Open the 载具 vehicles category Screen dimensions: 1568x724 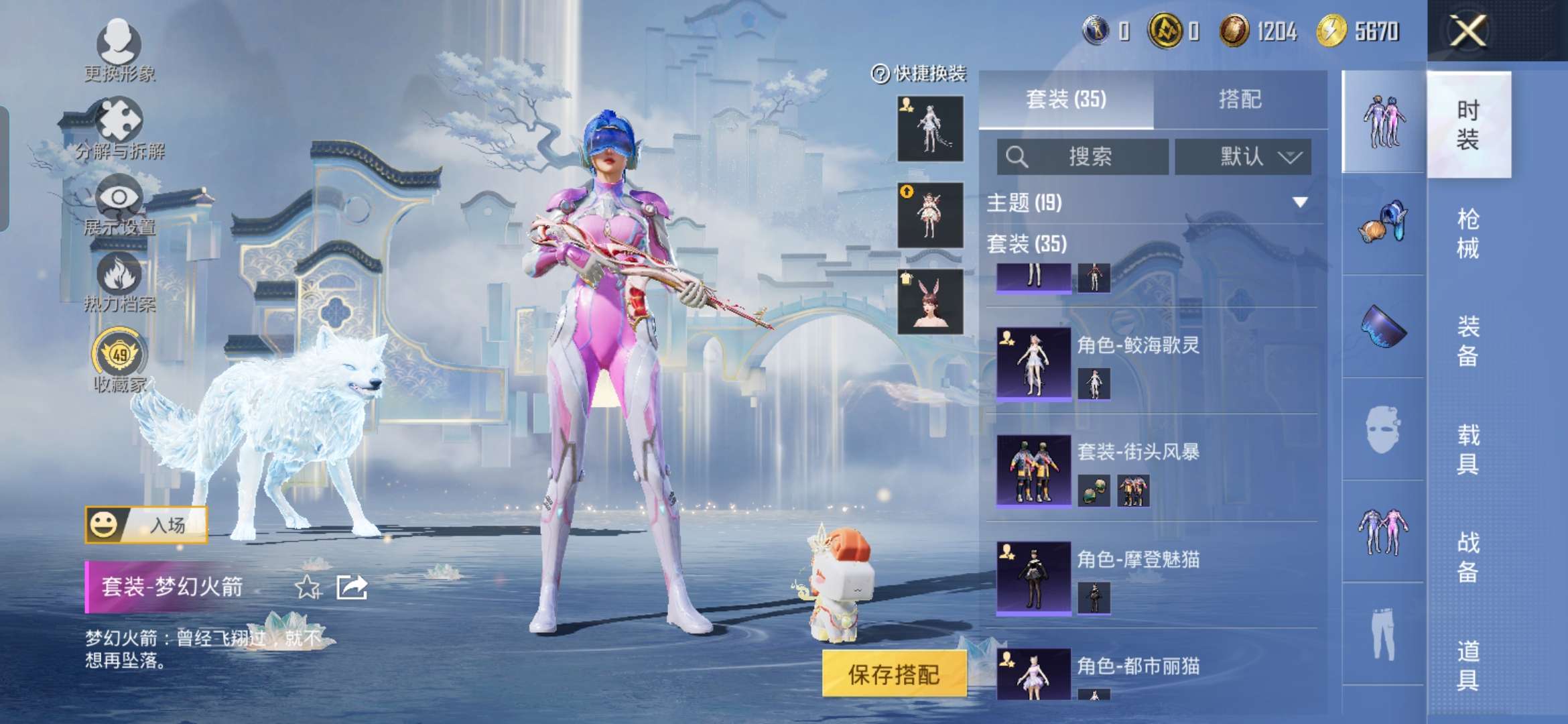[x=1467, y=449]
